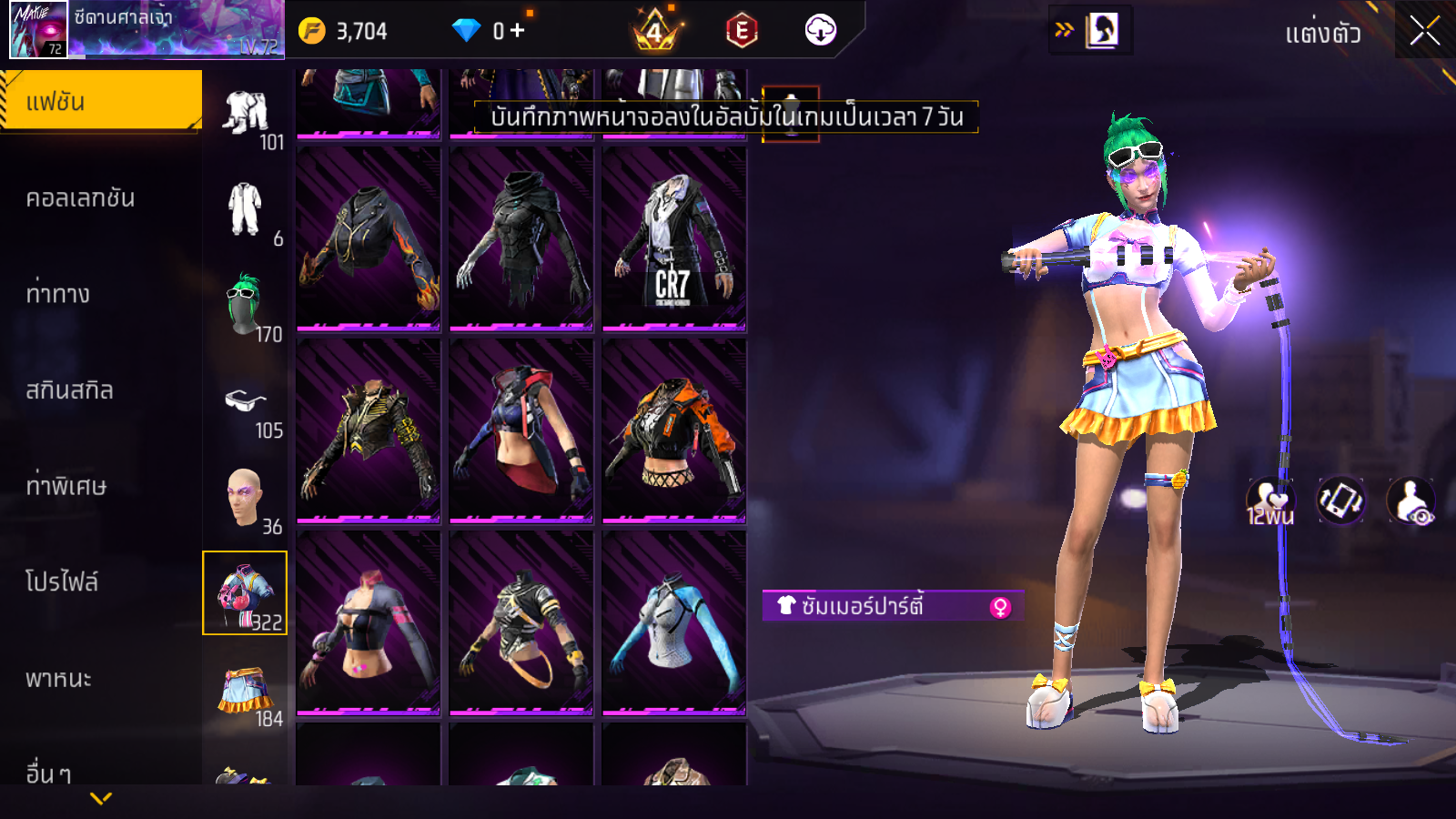1456x819 pixels.
Task: Equip the black flame-sleeve jacket
Action: coord(368,238)
